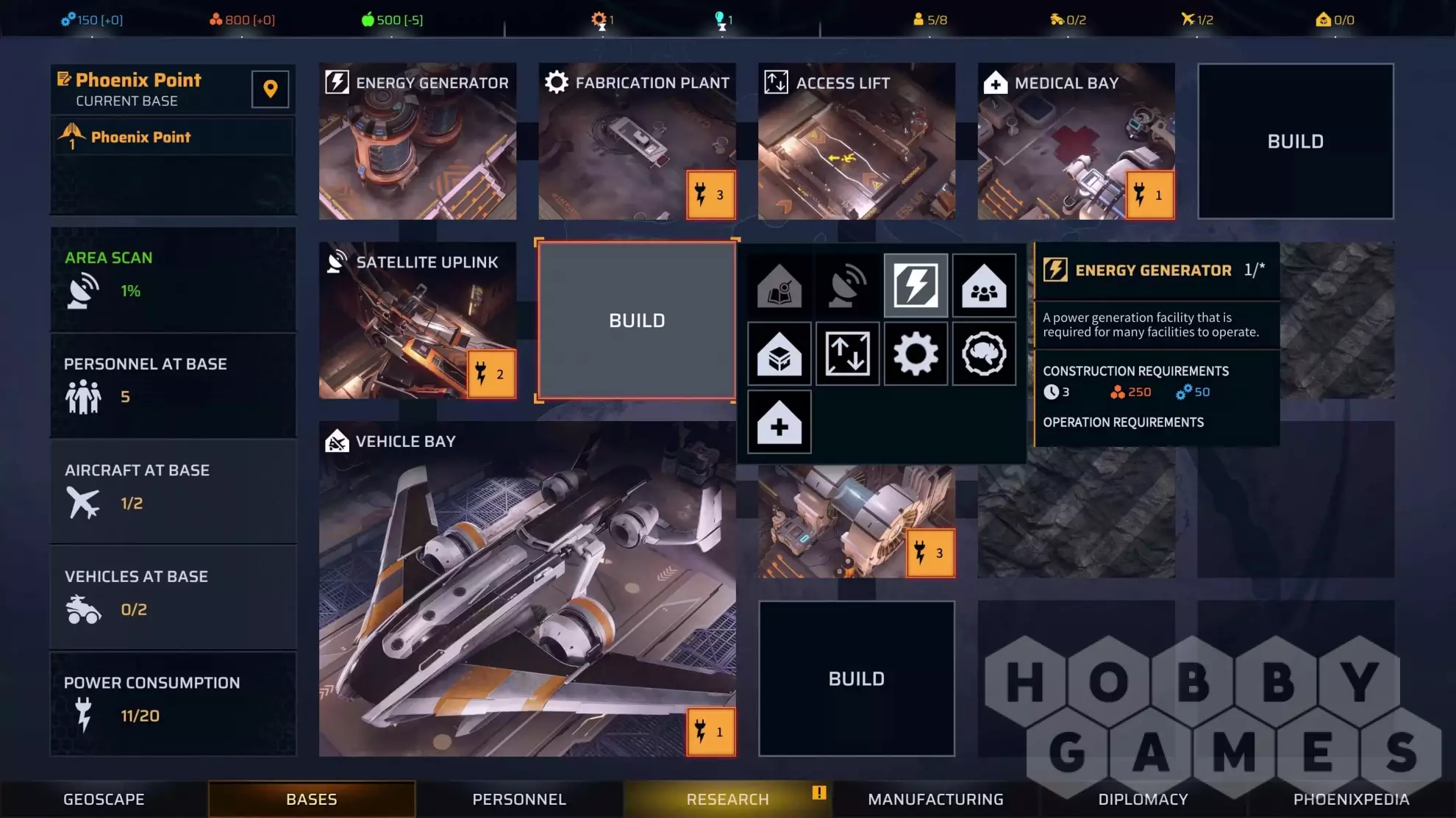Click the map pin button beside Phoenix Point
This screenshot has width=1456, height=818.
[270, 89]
